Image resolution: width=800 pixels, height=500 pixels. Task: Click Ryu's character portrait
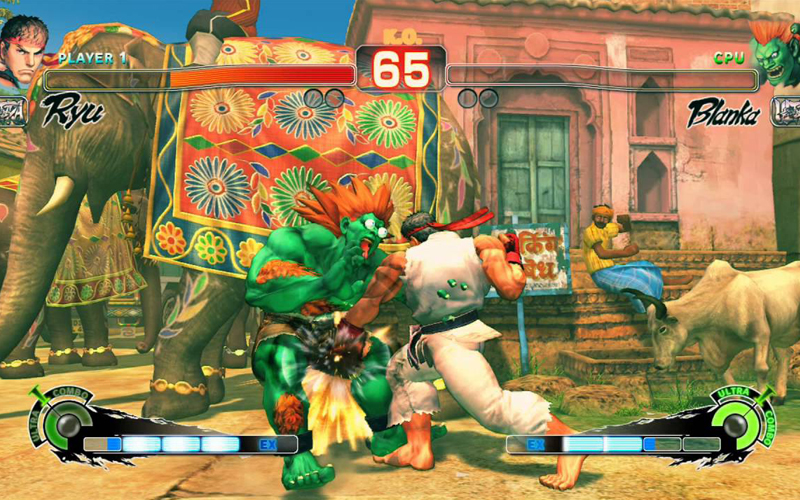point(22,52)
